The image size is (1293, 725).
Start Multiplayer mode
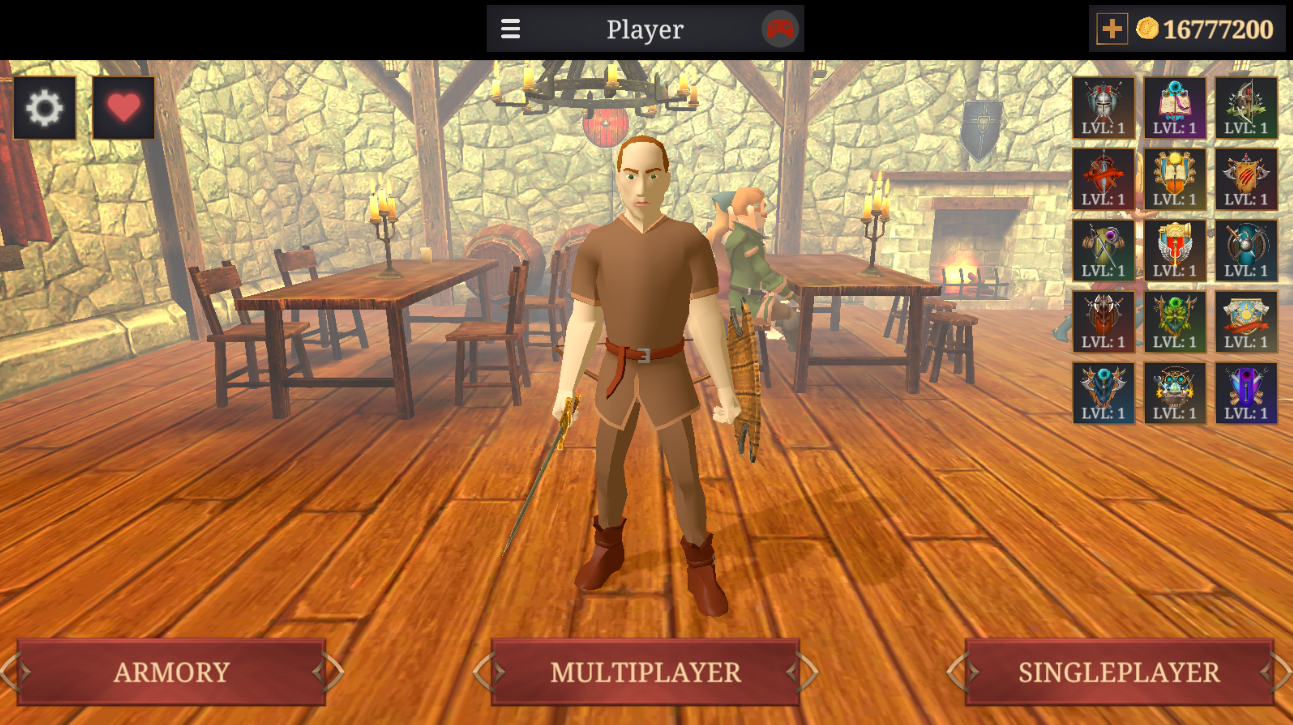[645, 672]
